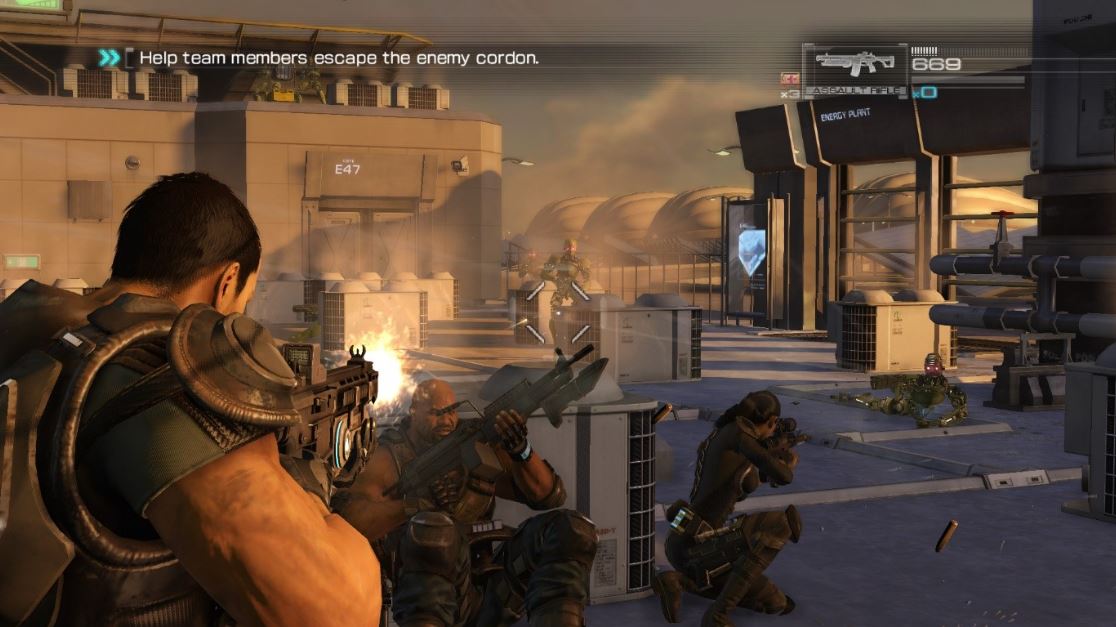
Task: Open the escape-the-cordon objective tracker
Action: pyautogui.click(x=338, y=58)
